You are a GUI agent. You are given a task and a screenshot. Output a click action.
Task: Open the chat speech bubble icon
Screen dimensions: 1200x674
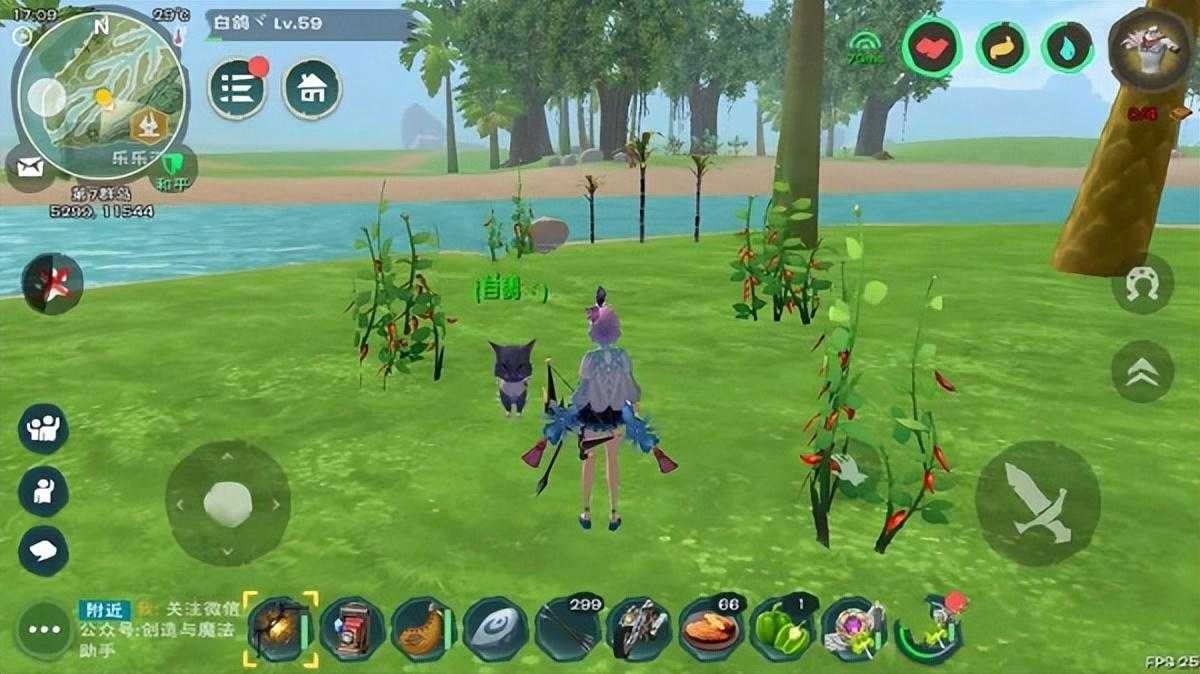click(x=43, y=551)
